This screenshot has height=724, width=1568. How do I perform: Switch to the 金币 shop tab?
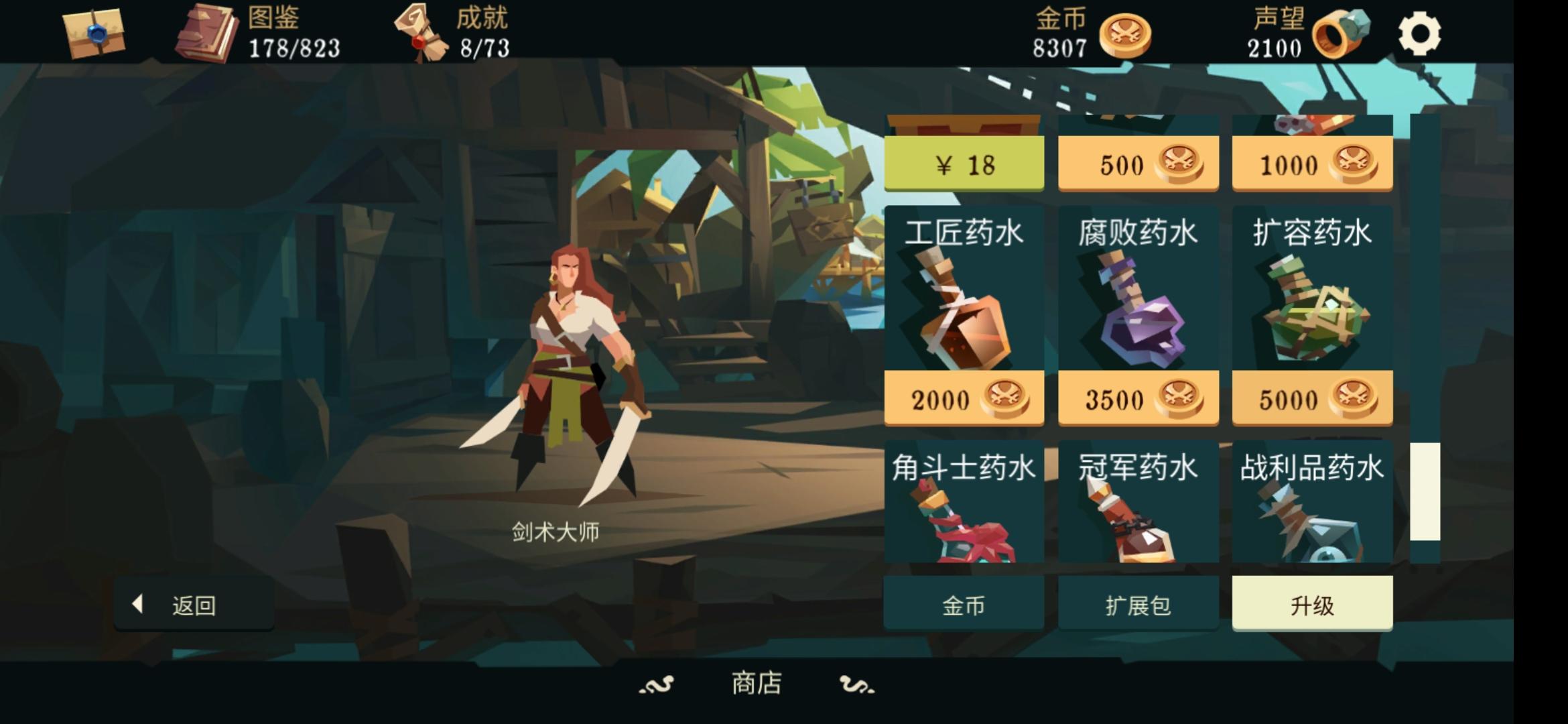pos(963,605)
